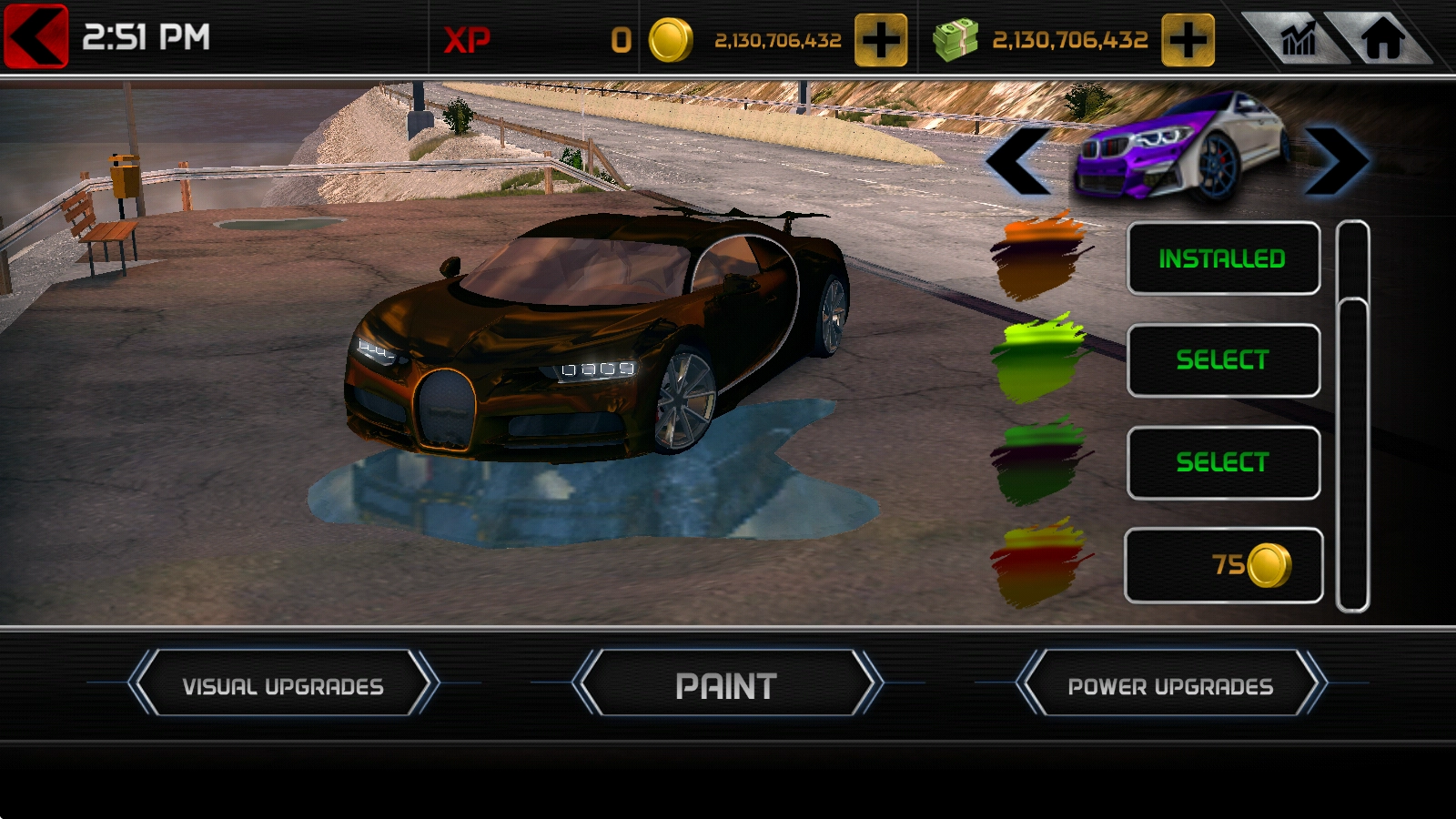Open the Power Upgrades section
This screenshot has width=1456, height=819.
[x=1170, y=683]
